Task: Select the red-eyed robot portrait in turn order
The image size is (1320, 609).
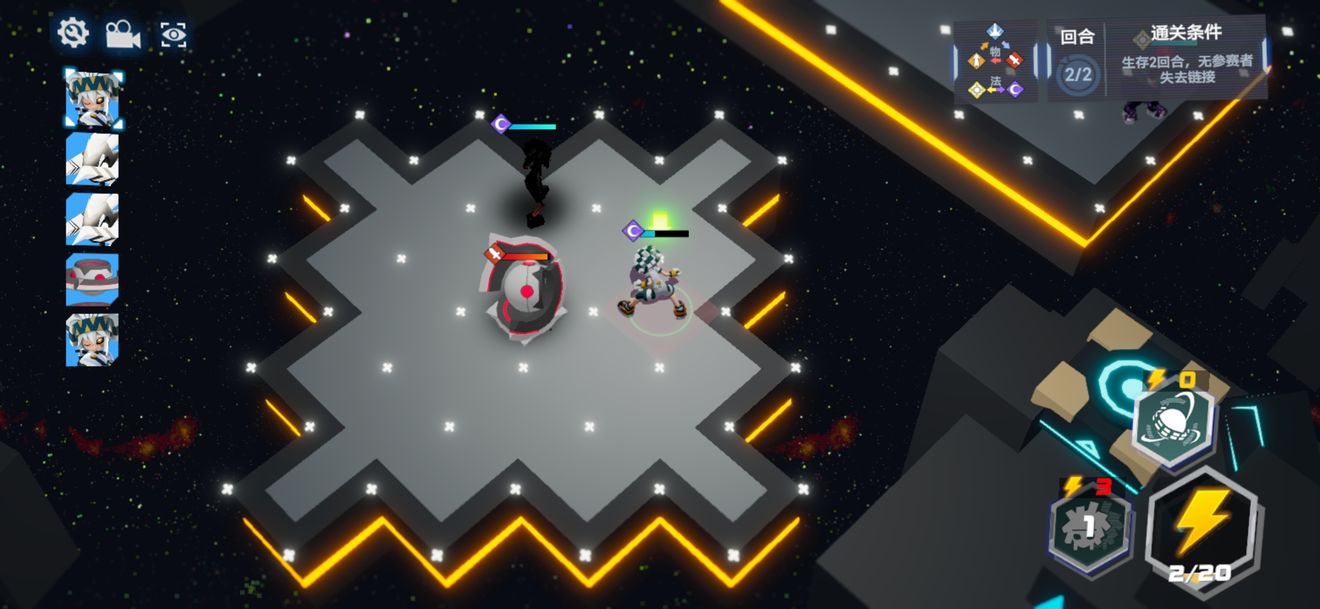Action: coord(92,279)
